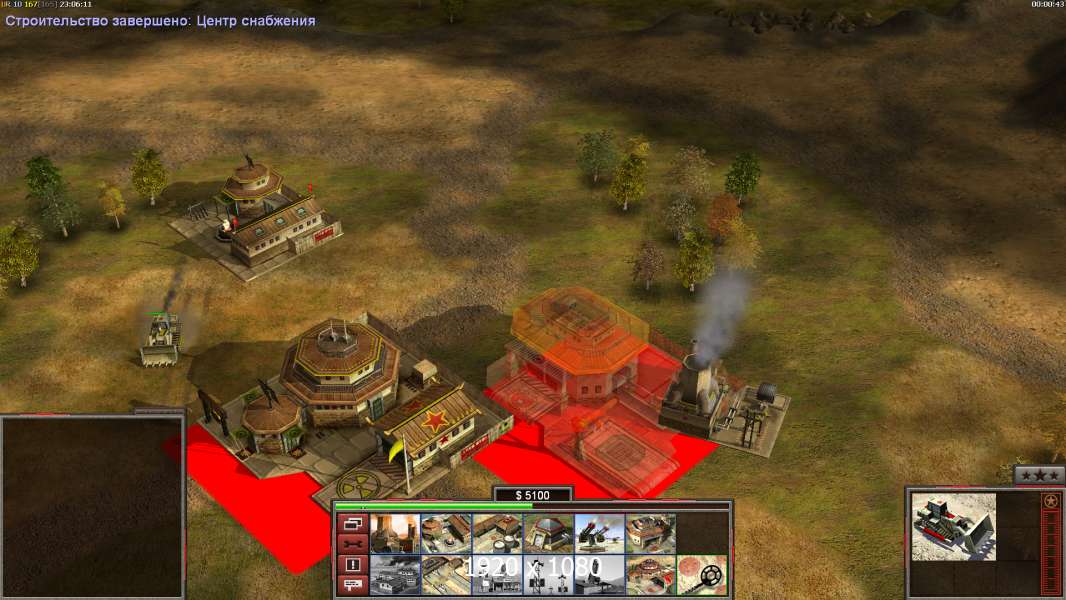Image resolution: width=1066 pixels, height=600 pixels.
Task: Open the chat bubble communicator button
Action: click(351, 585)
